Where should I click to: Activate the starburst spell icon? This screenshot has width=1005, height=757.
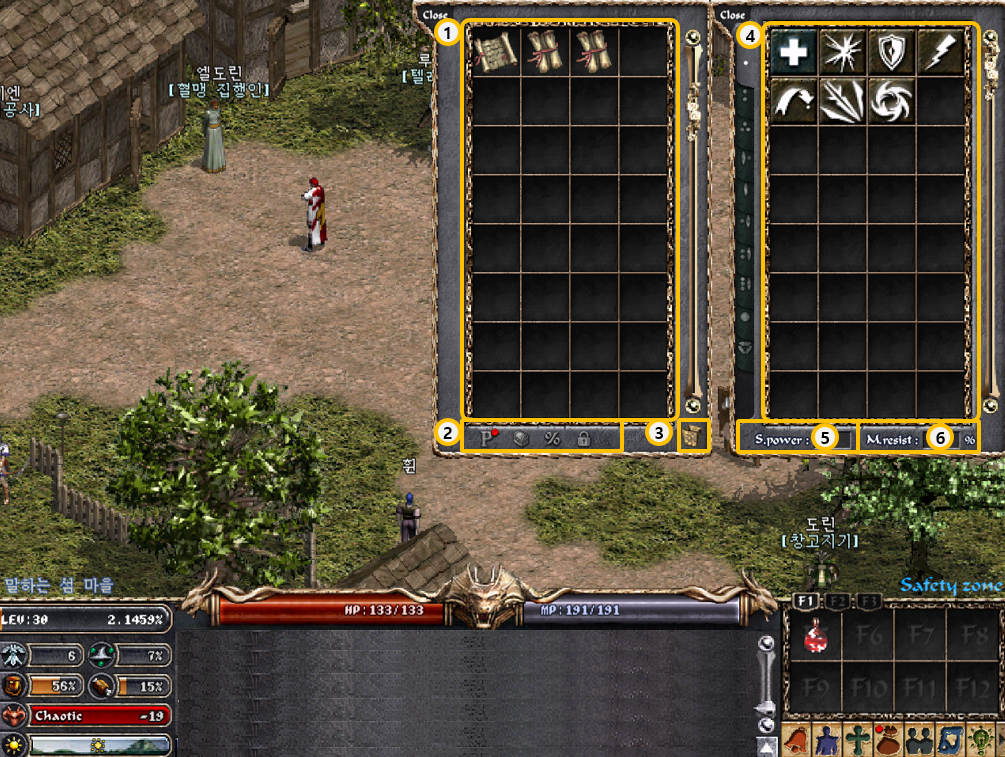tap(842, 52)
